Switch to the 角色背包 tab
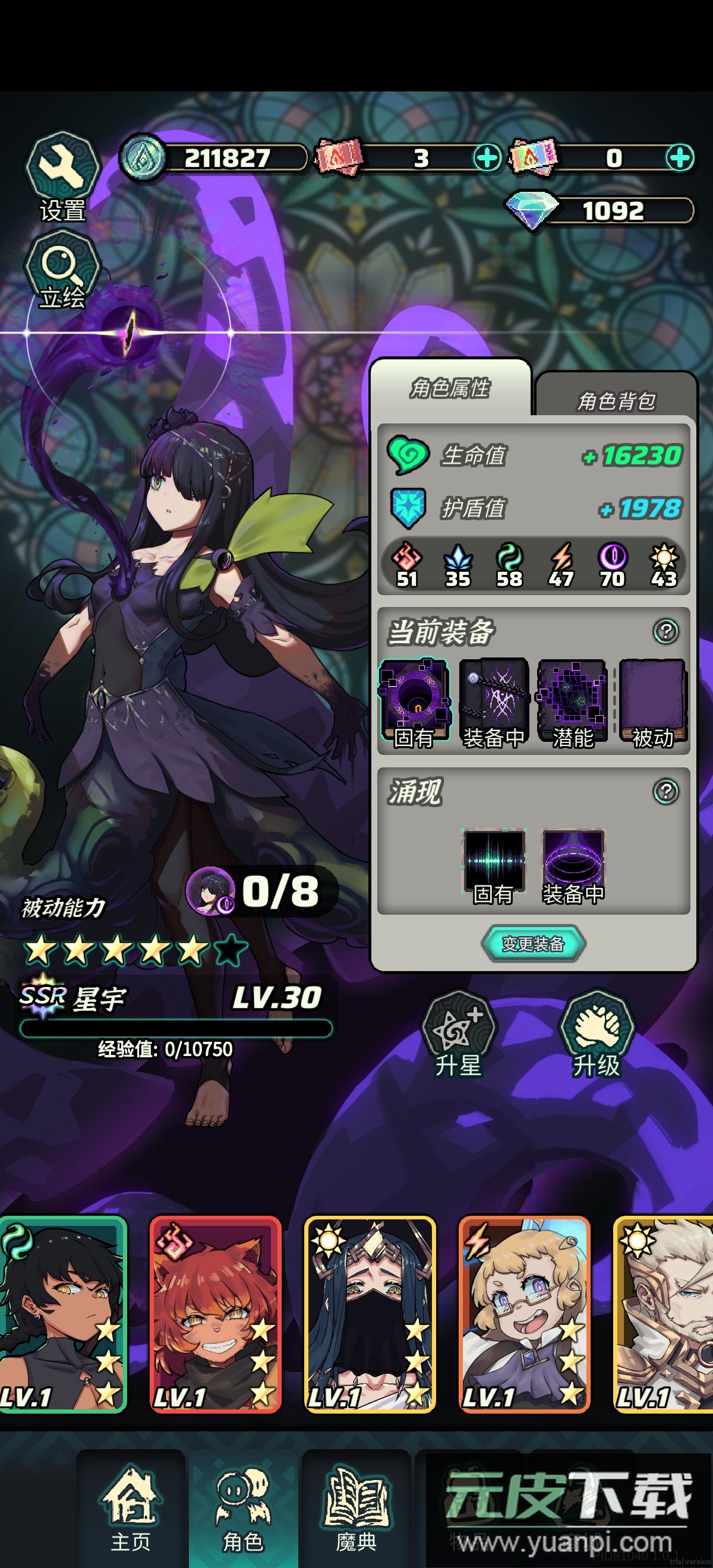 pyautogui.click(x=616, y=399)
